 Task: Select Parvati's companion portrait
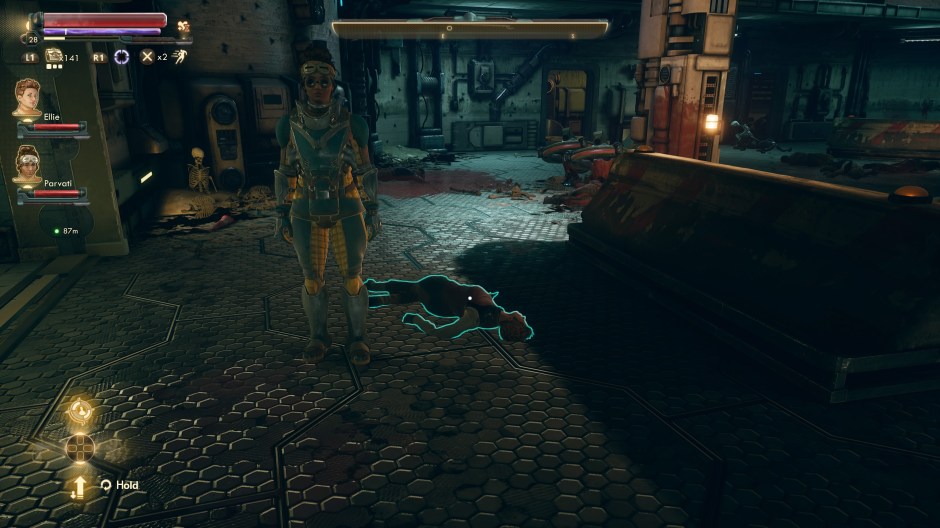tap(27, 162)
